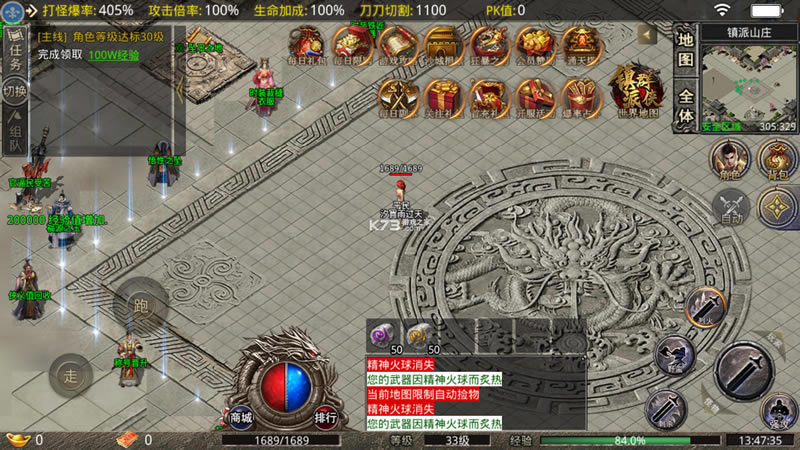Select the 全体 tab beside the minimap
This screenshot has width=800, height=450.
click(x=685, y=106)
